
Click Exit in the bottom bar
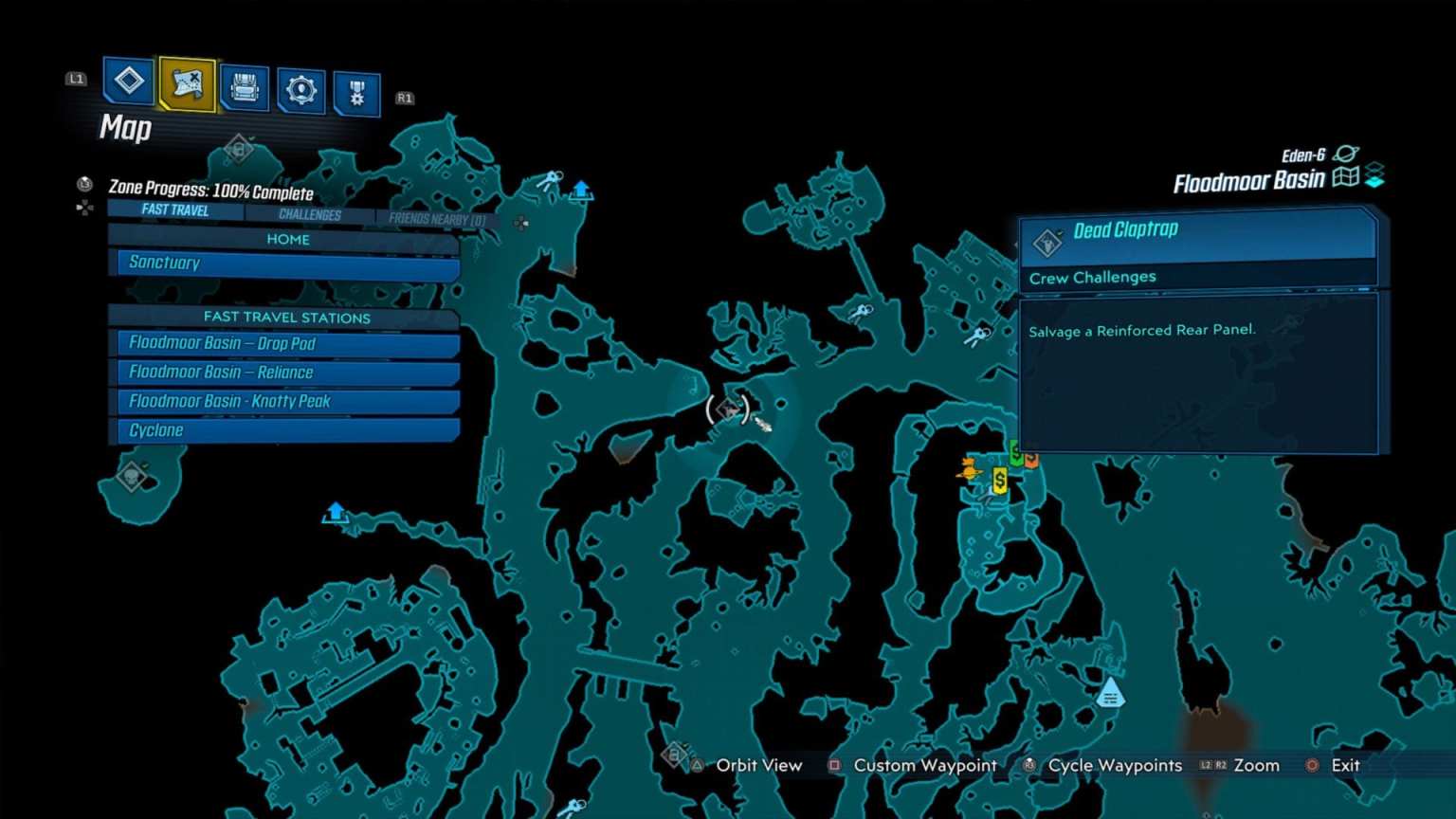point(1346,765)
